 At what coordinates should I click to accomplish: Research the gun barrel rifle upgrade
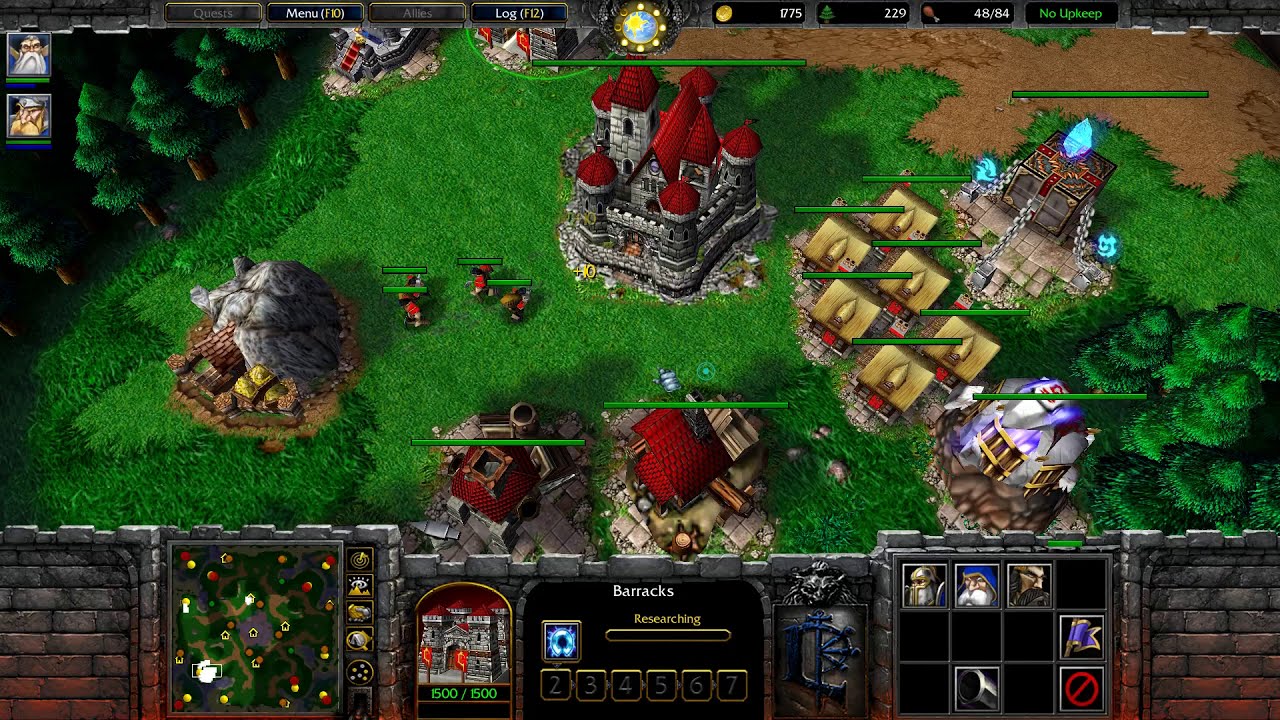[976, 688]
